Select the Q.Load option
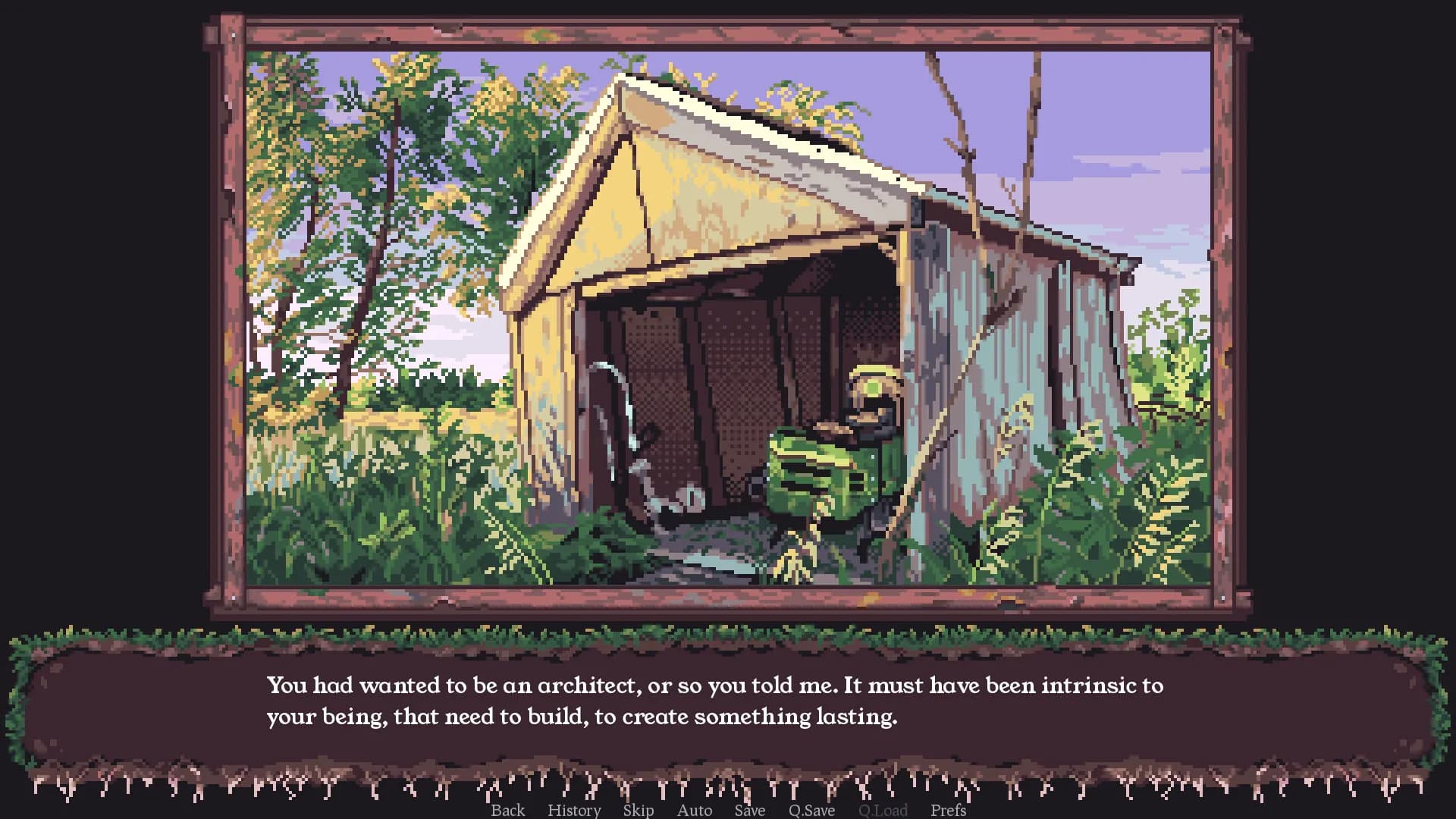The height and width of the screenshot is (819, 1456). click(x=882, y=810)
